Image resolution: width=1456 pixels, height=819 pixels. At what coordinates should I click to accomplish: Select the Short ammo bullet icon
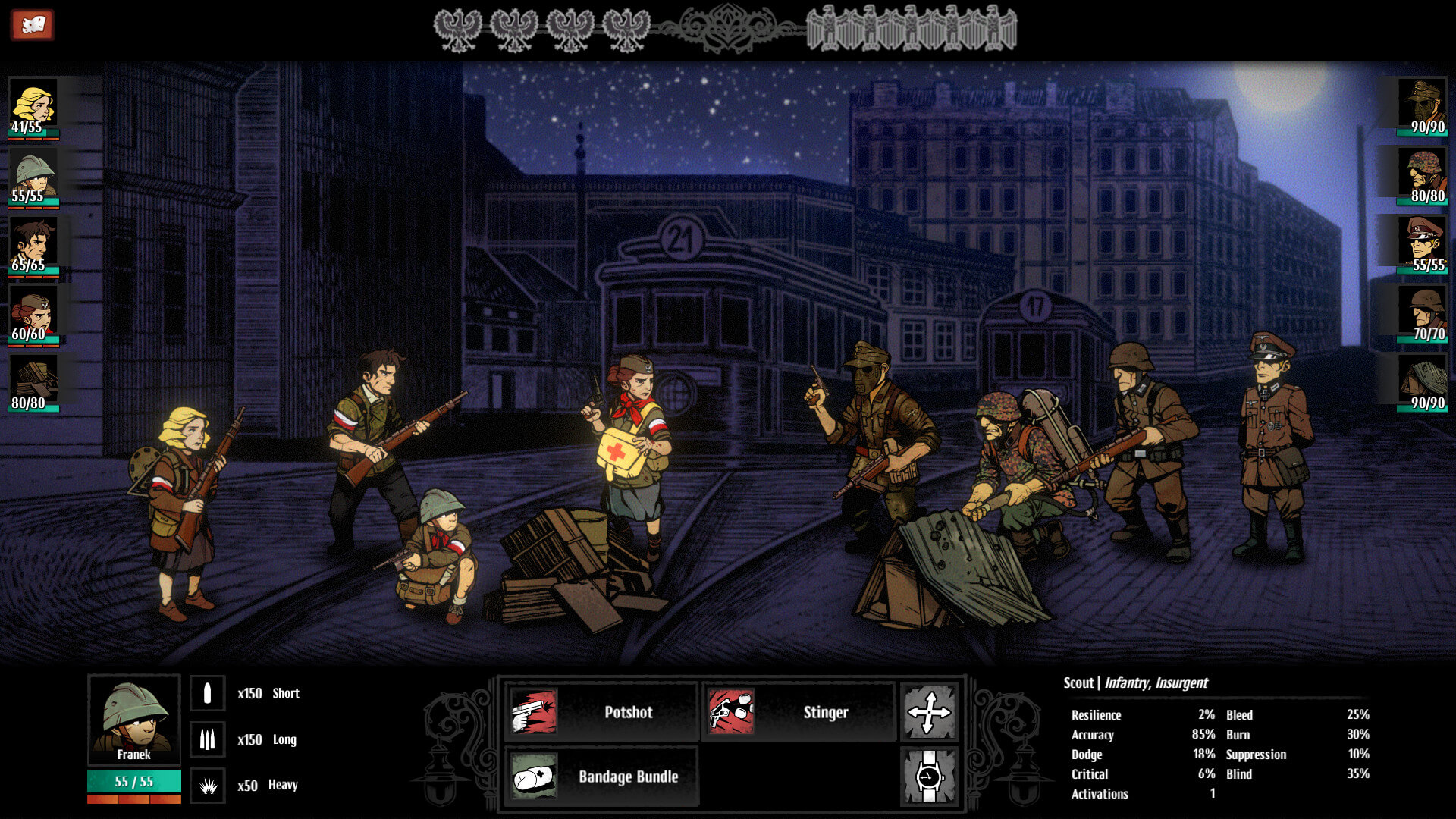[x=207, y=693]
